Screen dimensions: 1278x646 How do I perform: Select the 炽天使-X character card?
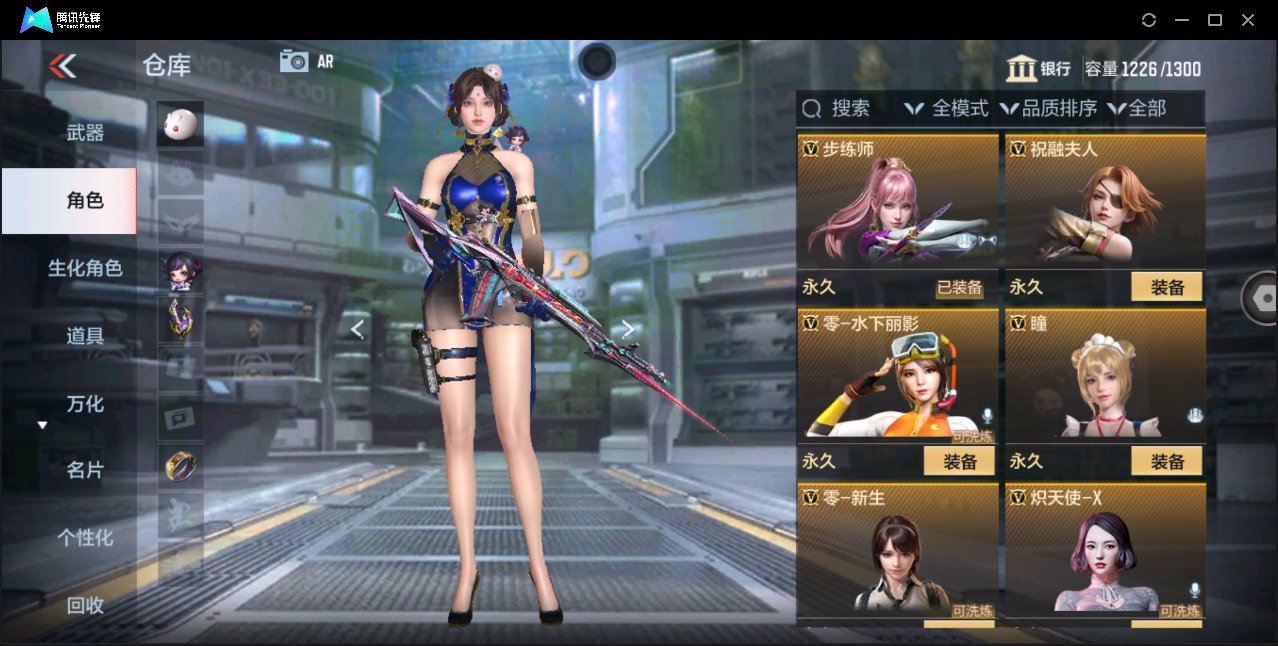tap(1104, 555)
